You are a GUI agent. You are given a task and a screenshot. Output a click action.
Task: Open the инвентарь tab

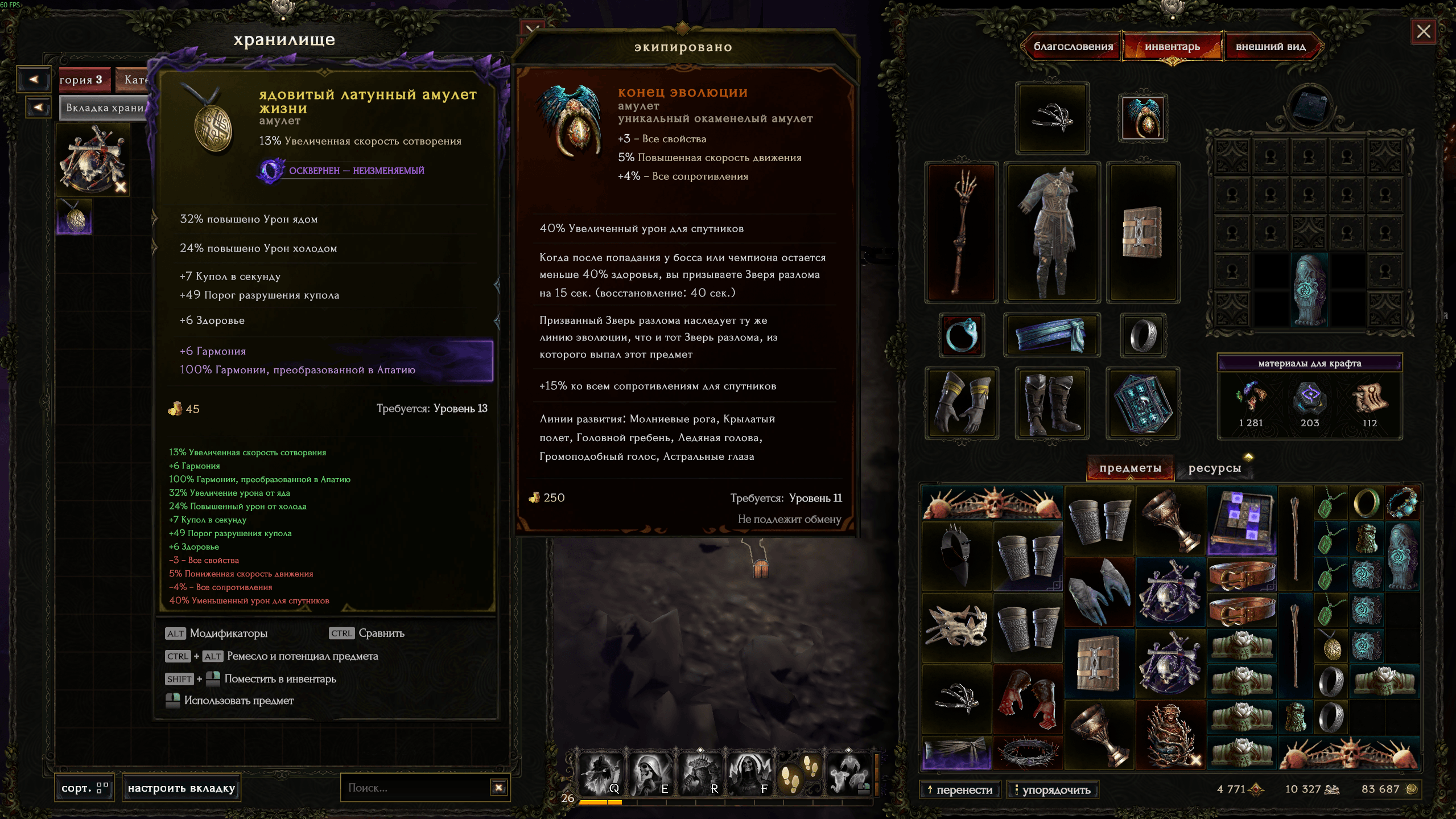[1172, 47]
